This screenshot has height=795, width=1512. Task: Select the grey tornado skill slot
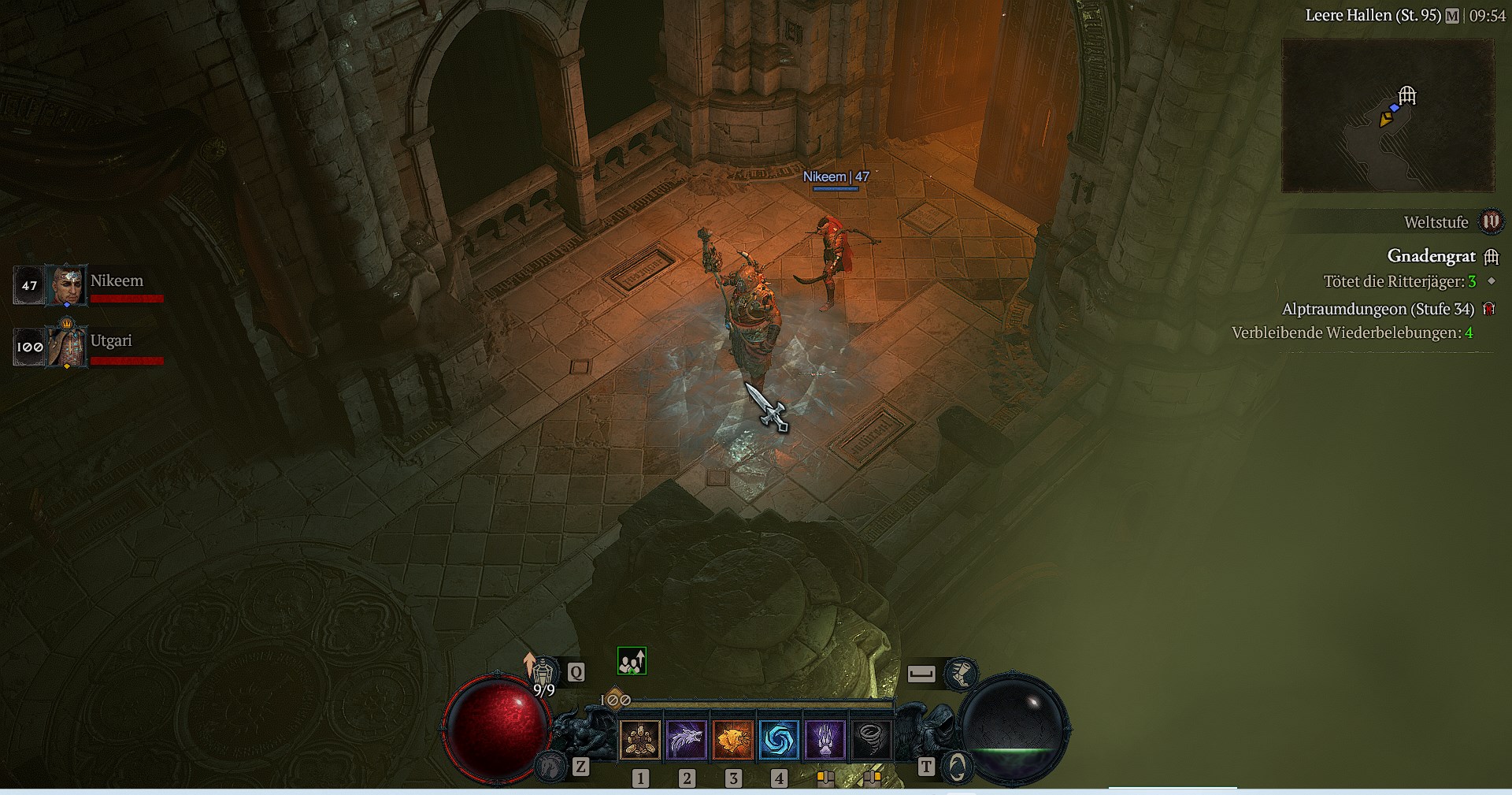point(871,740)
